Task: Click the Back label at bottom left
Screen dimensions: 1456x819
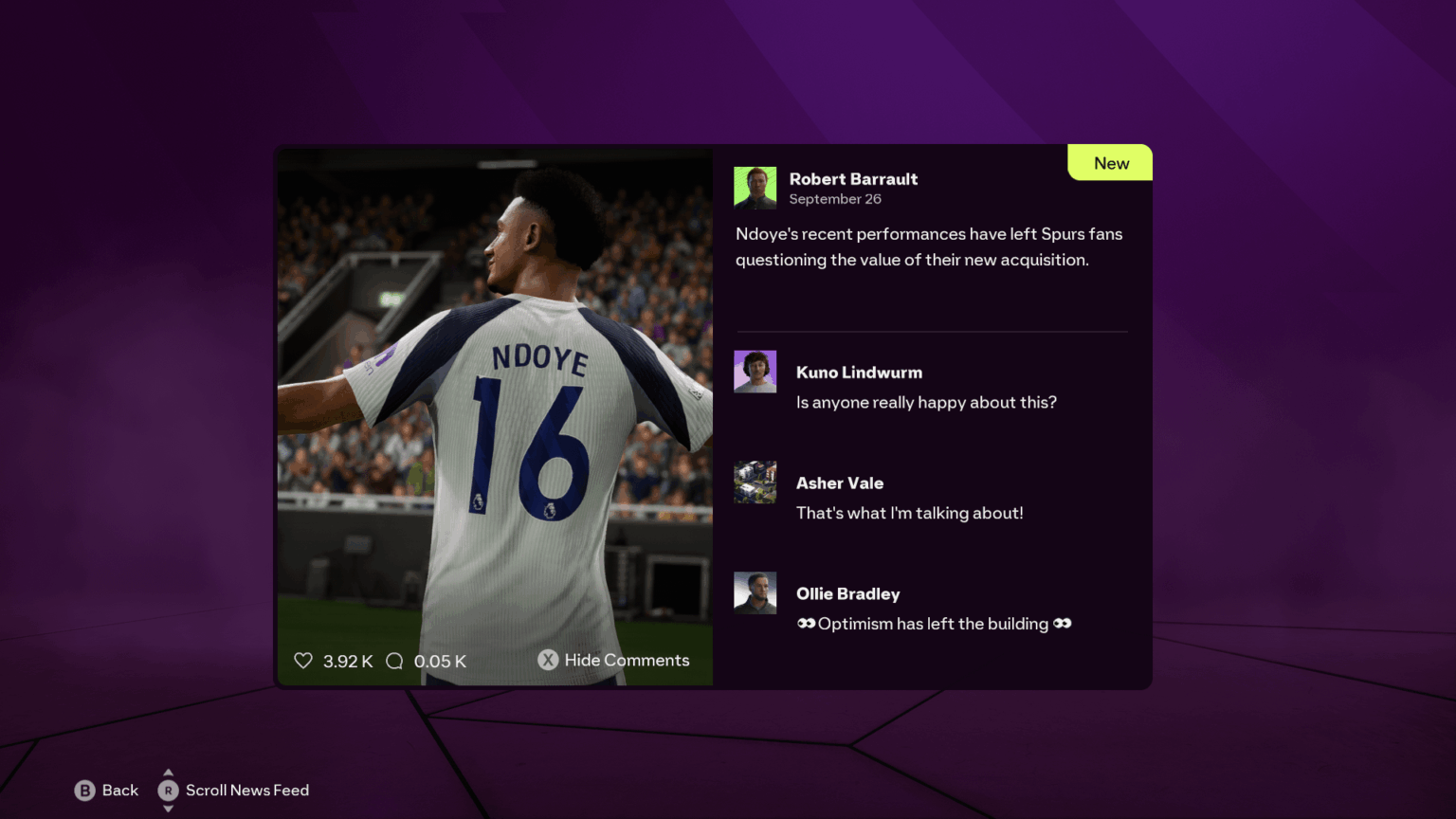Action: pyautogui.click(x=119, y=790)
